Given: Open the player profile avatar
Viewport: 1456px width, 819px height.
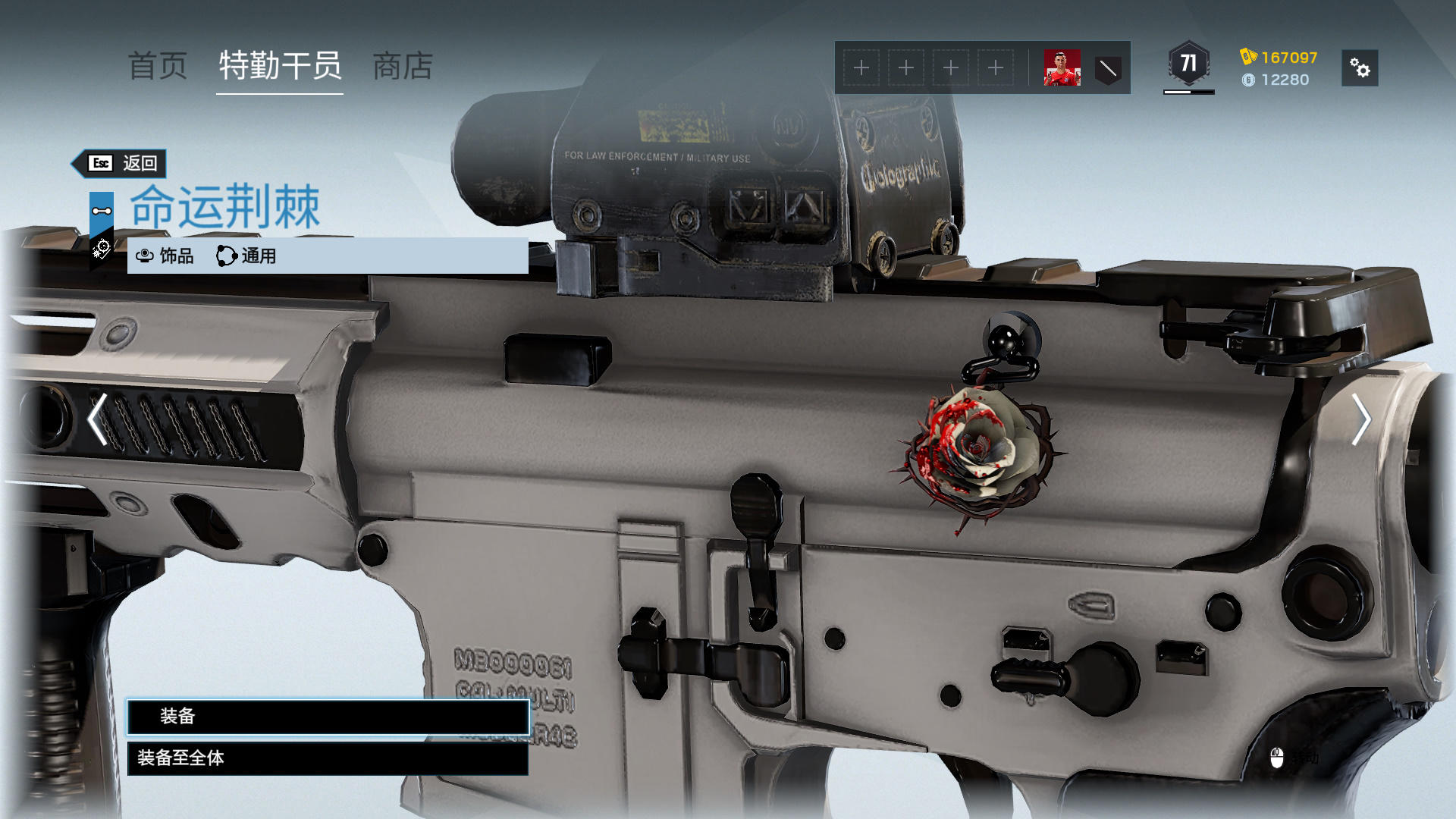Looking at the screenshot, I should (x=1062, y=68).
